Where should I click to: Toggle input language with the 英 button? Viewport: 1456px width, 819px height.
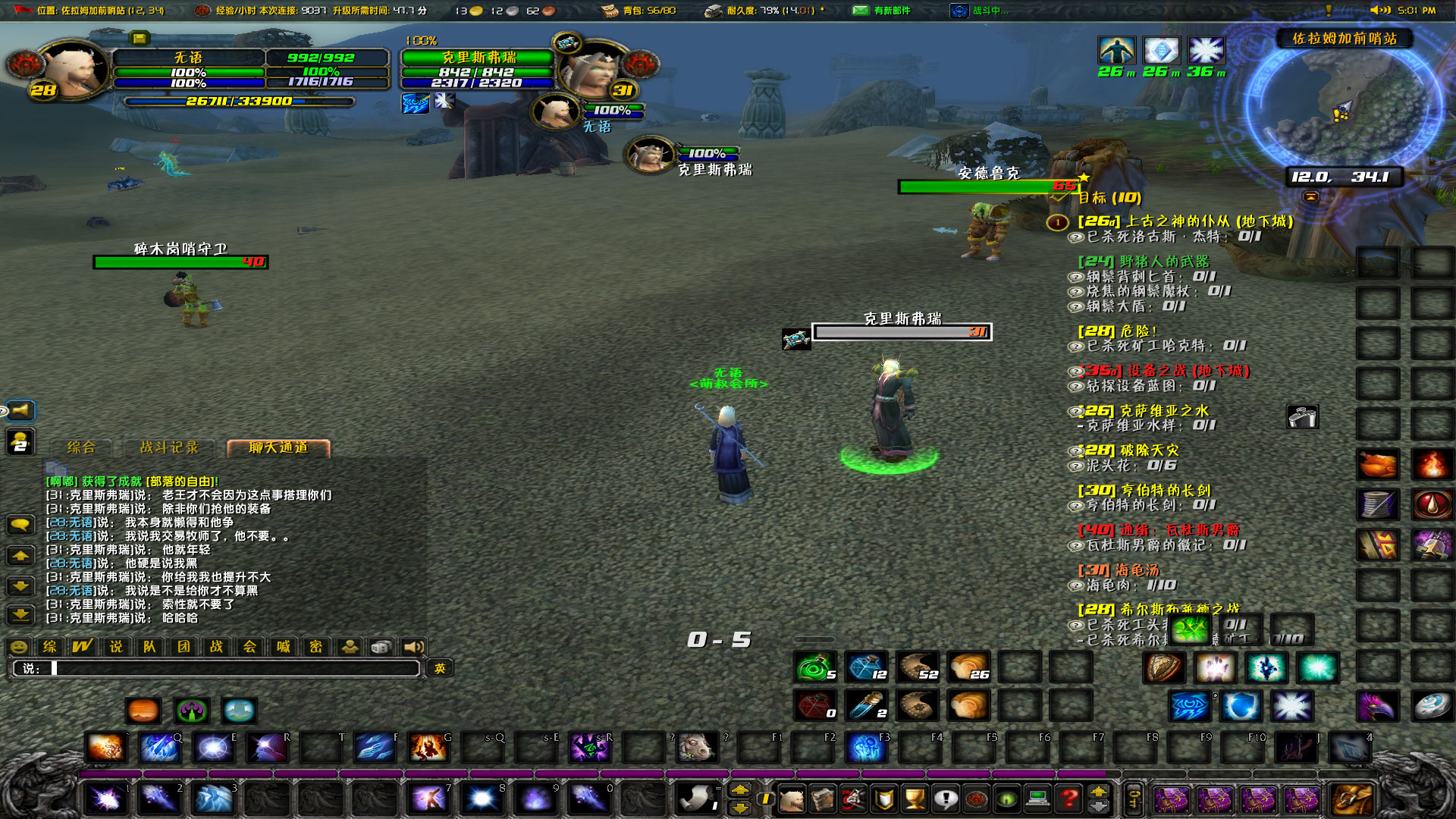(440, 669)
